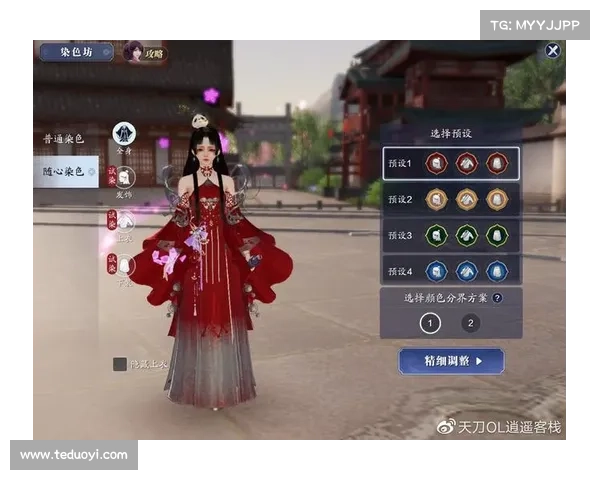Choose red preset 预设1
The width and height of the screenshot is (600, 480).
451,163
